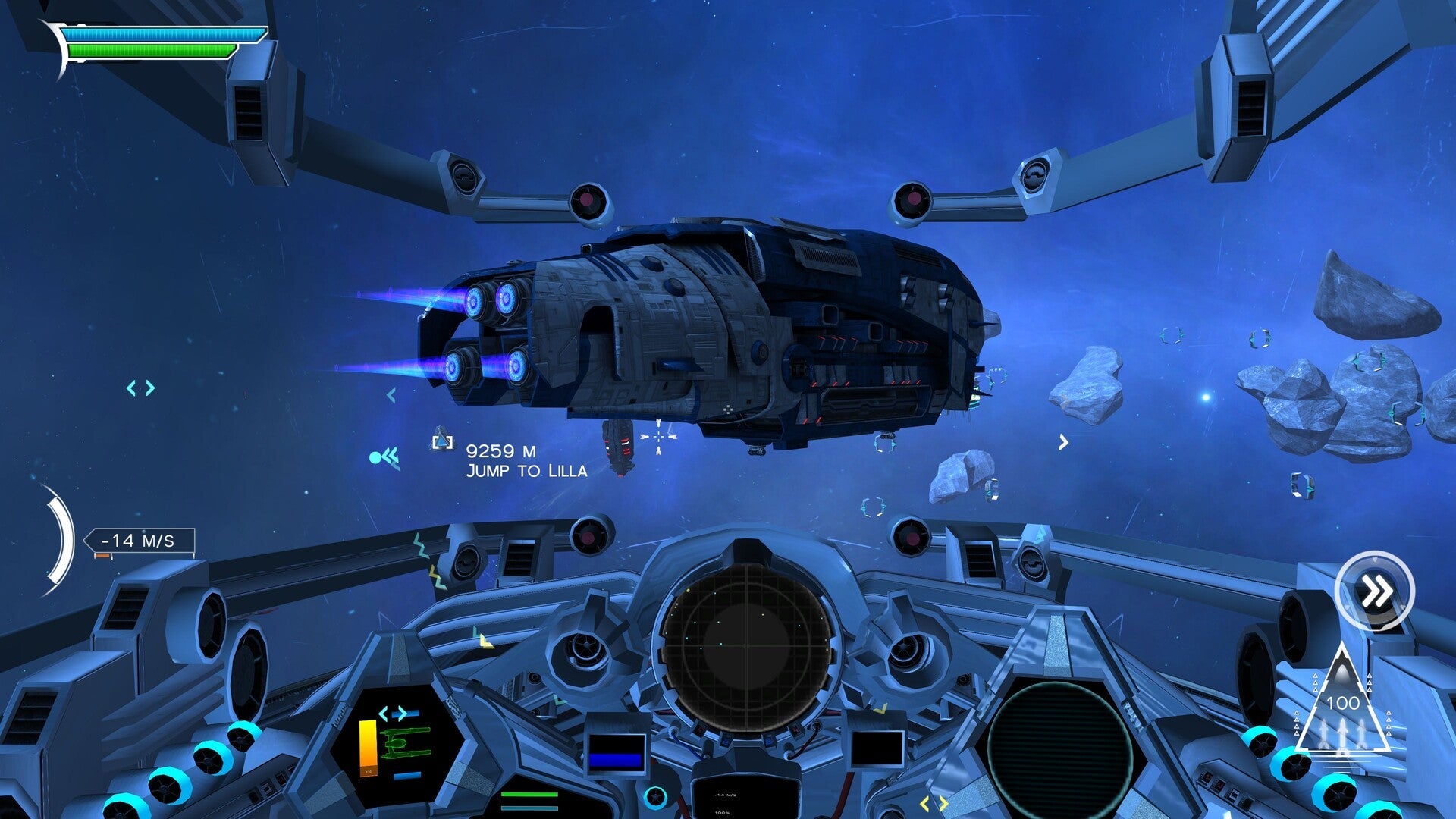The width and height of the screenshot is (1456, 819).
Task: Select the Jump to Lilla waypoint marker
Action: [442, 441]
